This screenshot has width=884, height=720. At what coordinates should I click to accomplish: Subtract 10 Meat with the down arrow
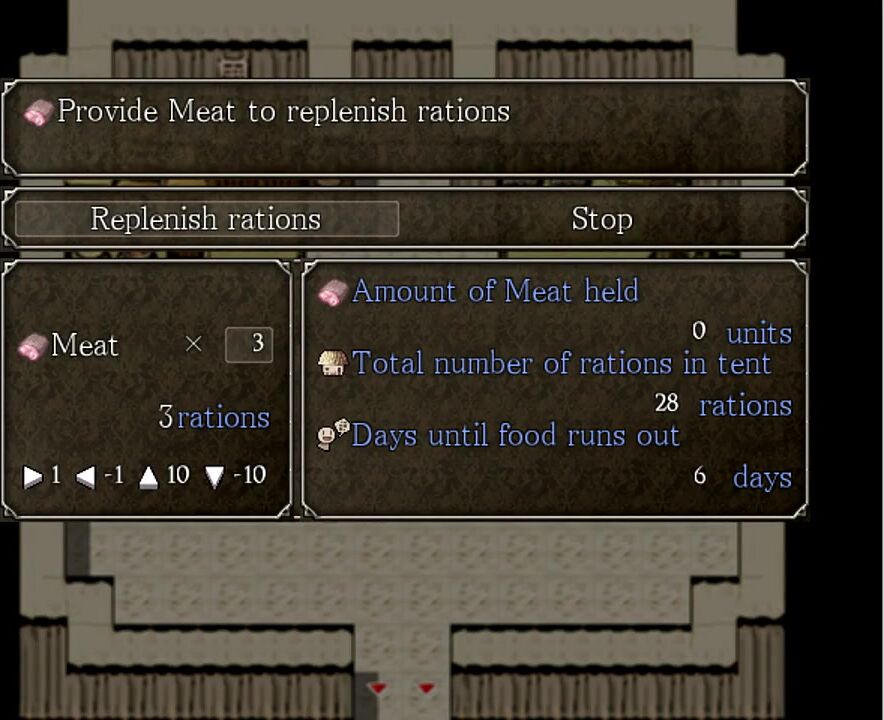(x=215, y=477)
